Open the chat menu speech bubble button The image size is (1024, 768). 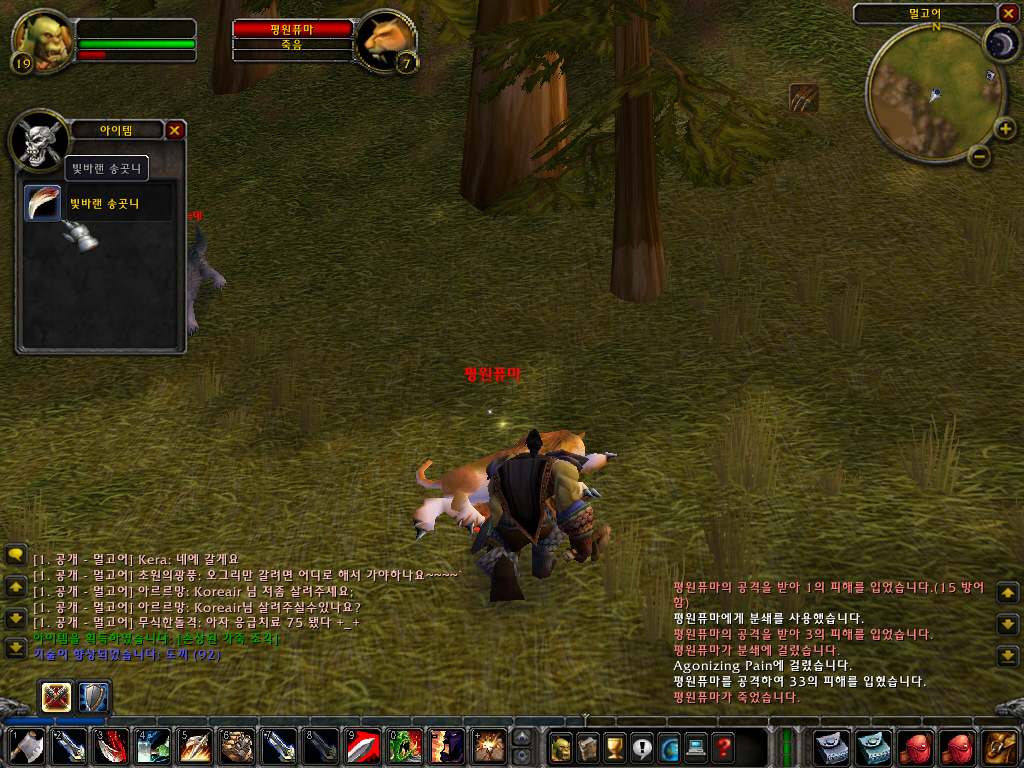15,553
